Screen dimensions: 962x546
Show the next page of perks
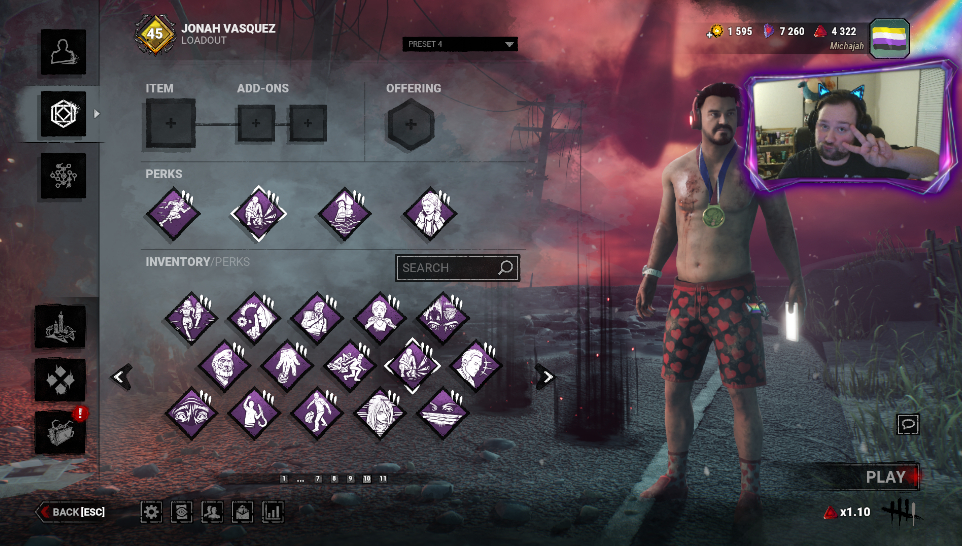(545, 376)
